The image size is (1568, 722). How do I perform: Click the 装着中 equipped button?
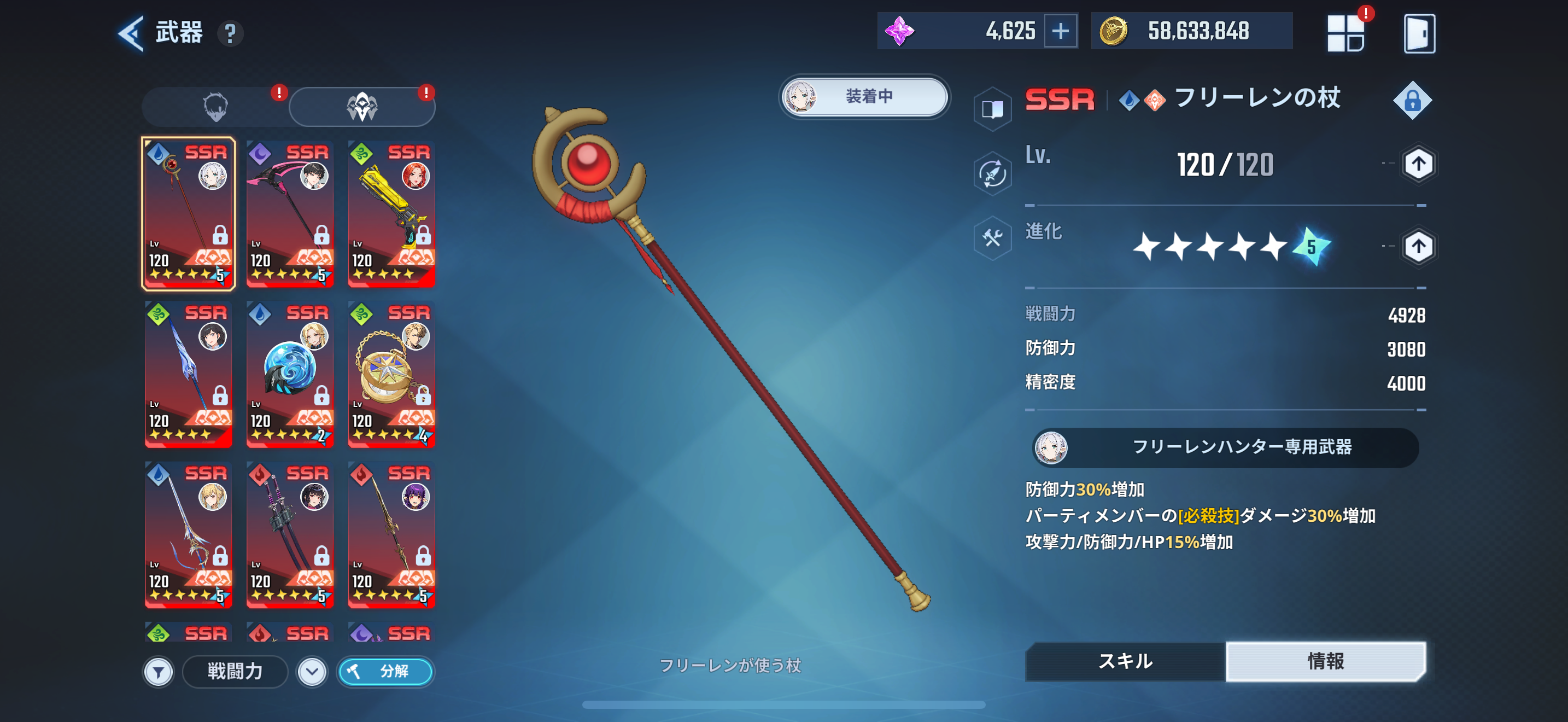coord(864,96)
